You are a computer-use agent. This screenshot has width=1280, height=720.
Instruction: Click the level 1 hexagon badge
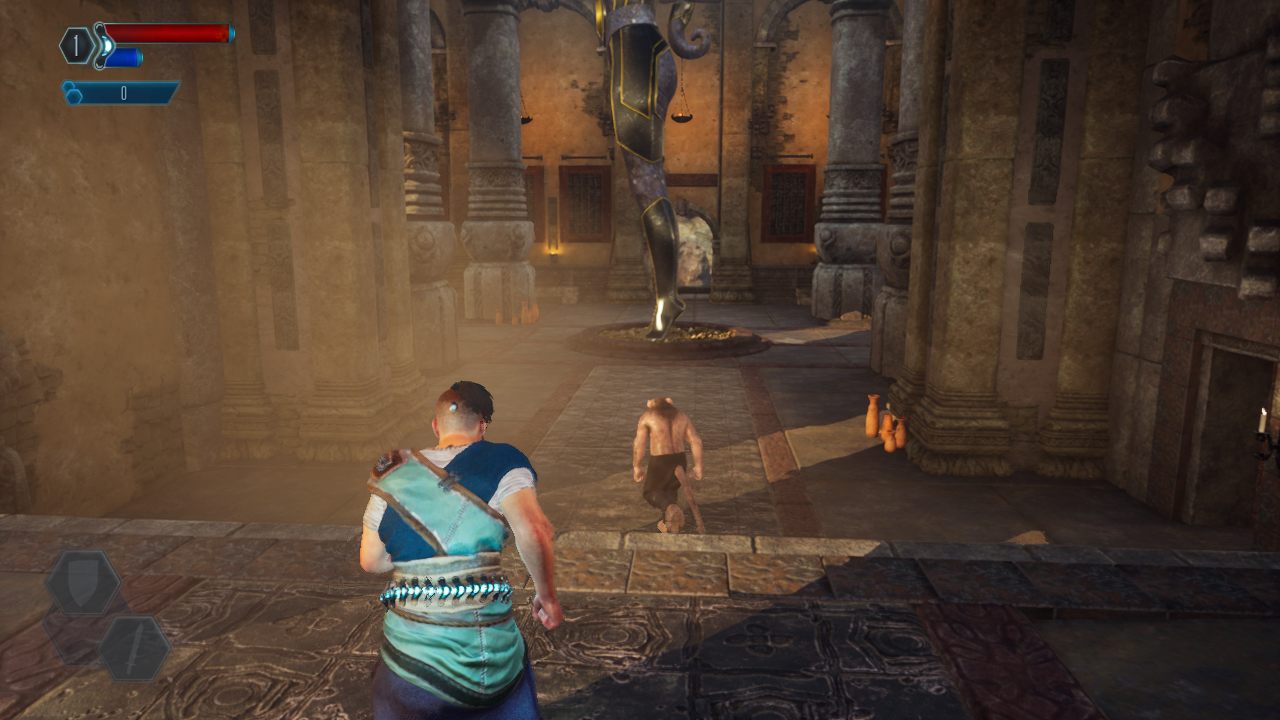[77, 45]
